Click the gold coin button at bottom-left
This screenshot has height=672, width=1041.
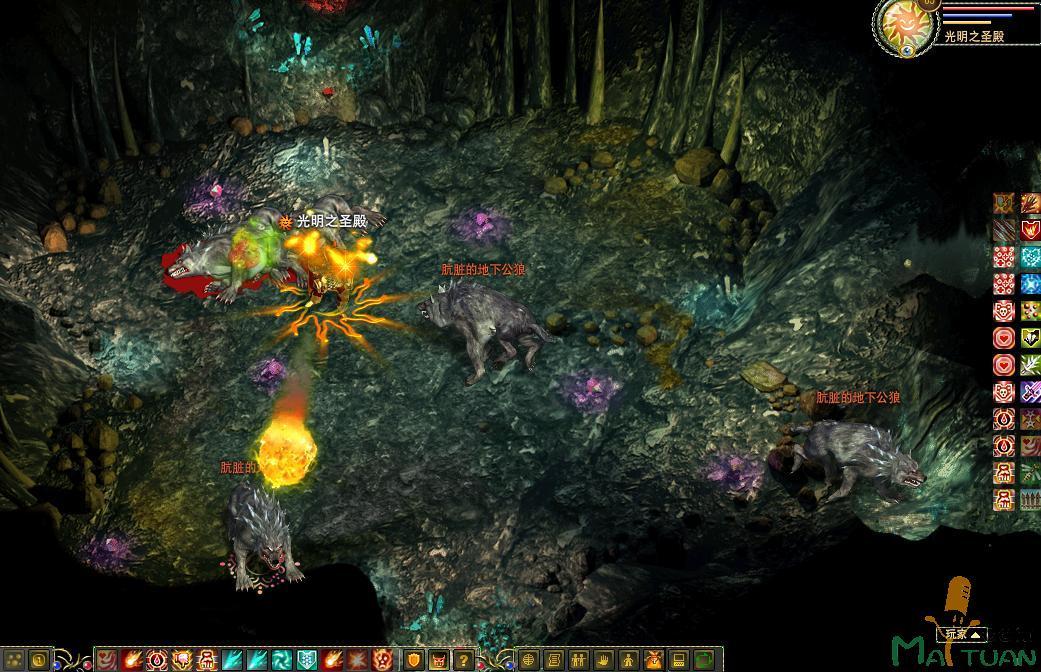[x=38, y=660]
